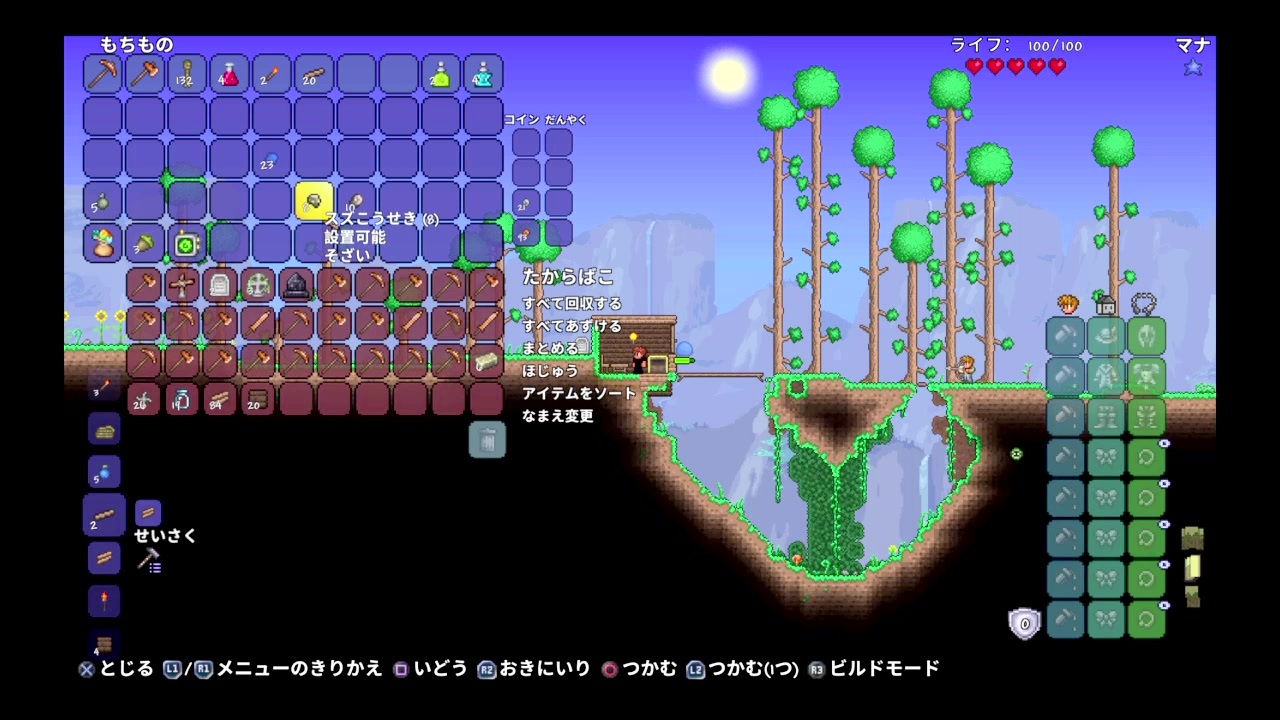
Task: Click the headphones icon above the equipment panel
Action: pyautogui.click(x=1146, y=304)
